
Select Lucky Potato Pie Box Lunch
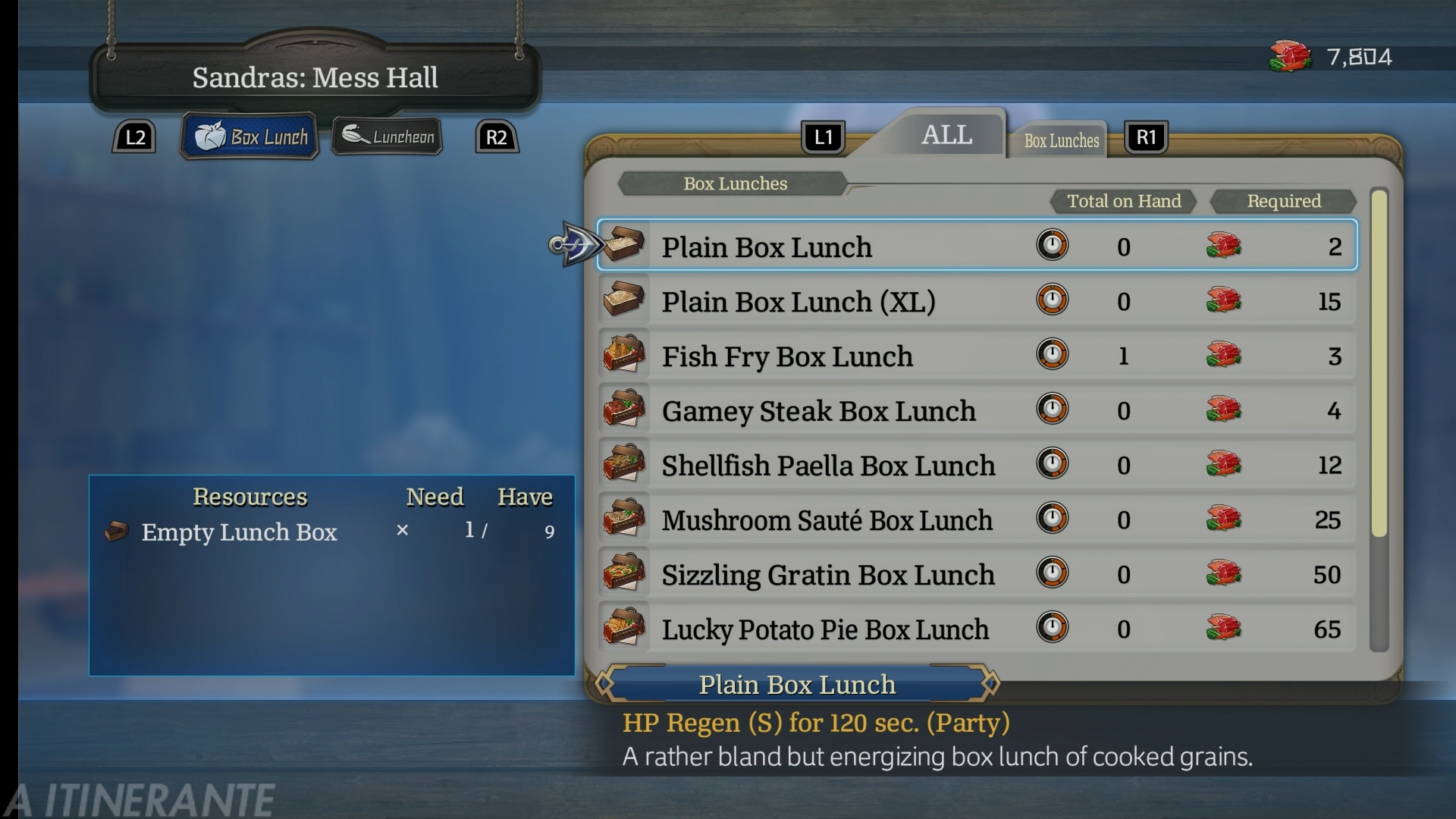[977, 629]
